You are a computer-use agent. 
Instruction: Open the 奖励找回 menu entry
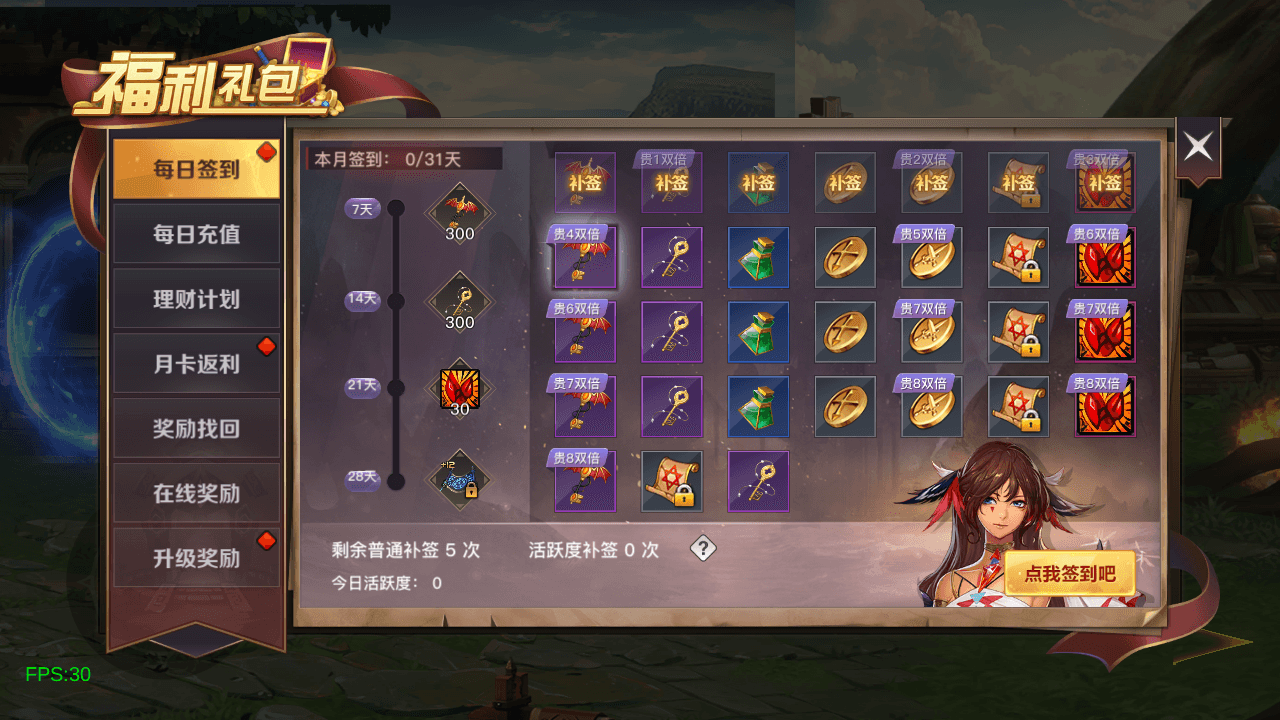click(x=196, y=428)
